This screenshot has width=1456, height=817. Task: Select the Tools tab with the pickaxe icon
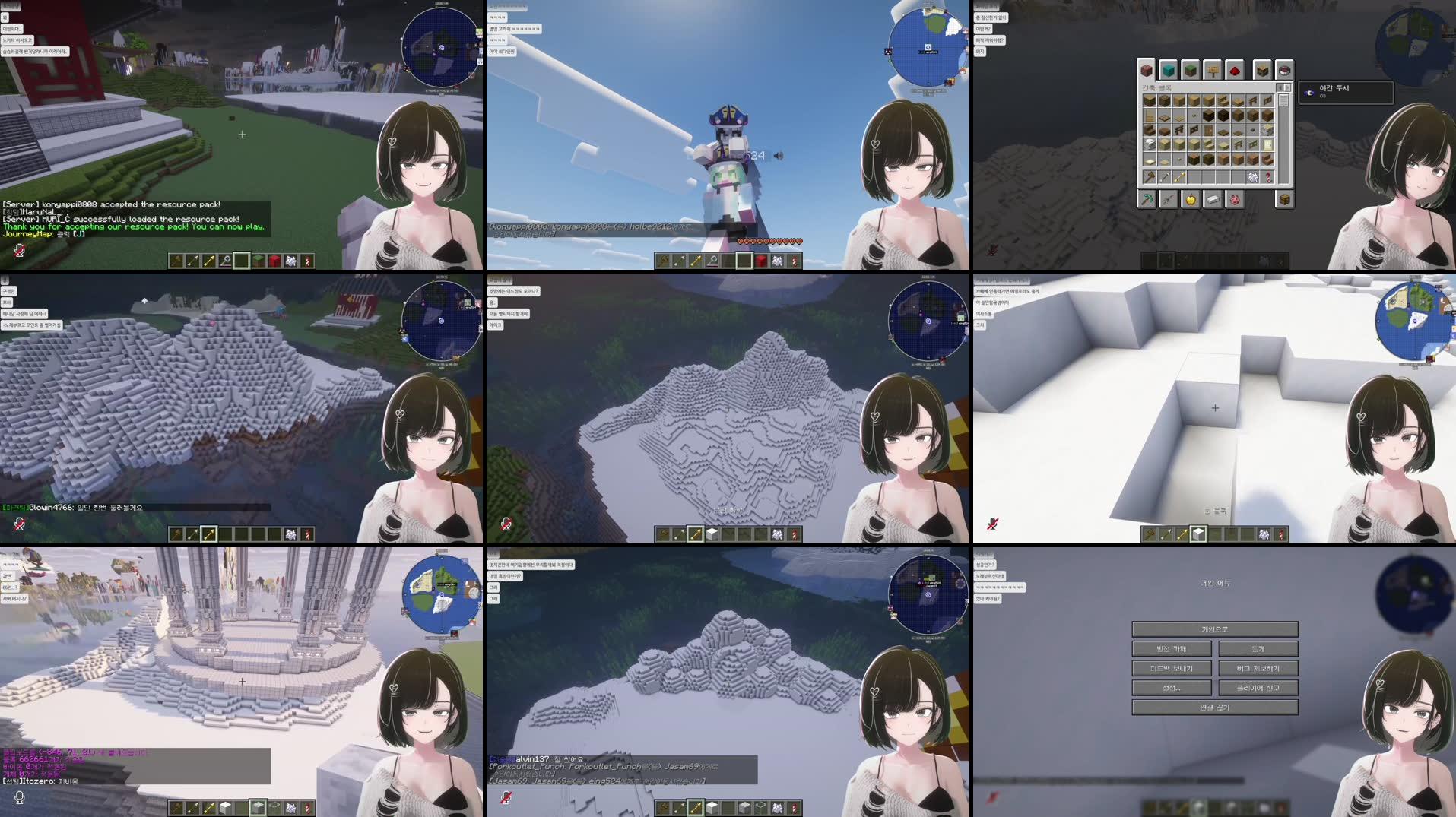pos(1147,200)
